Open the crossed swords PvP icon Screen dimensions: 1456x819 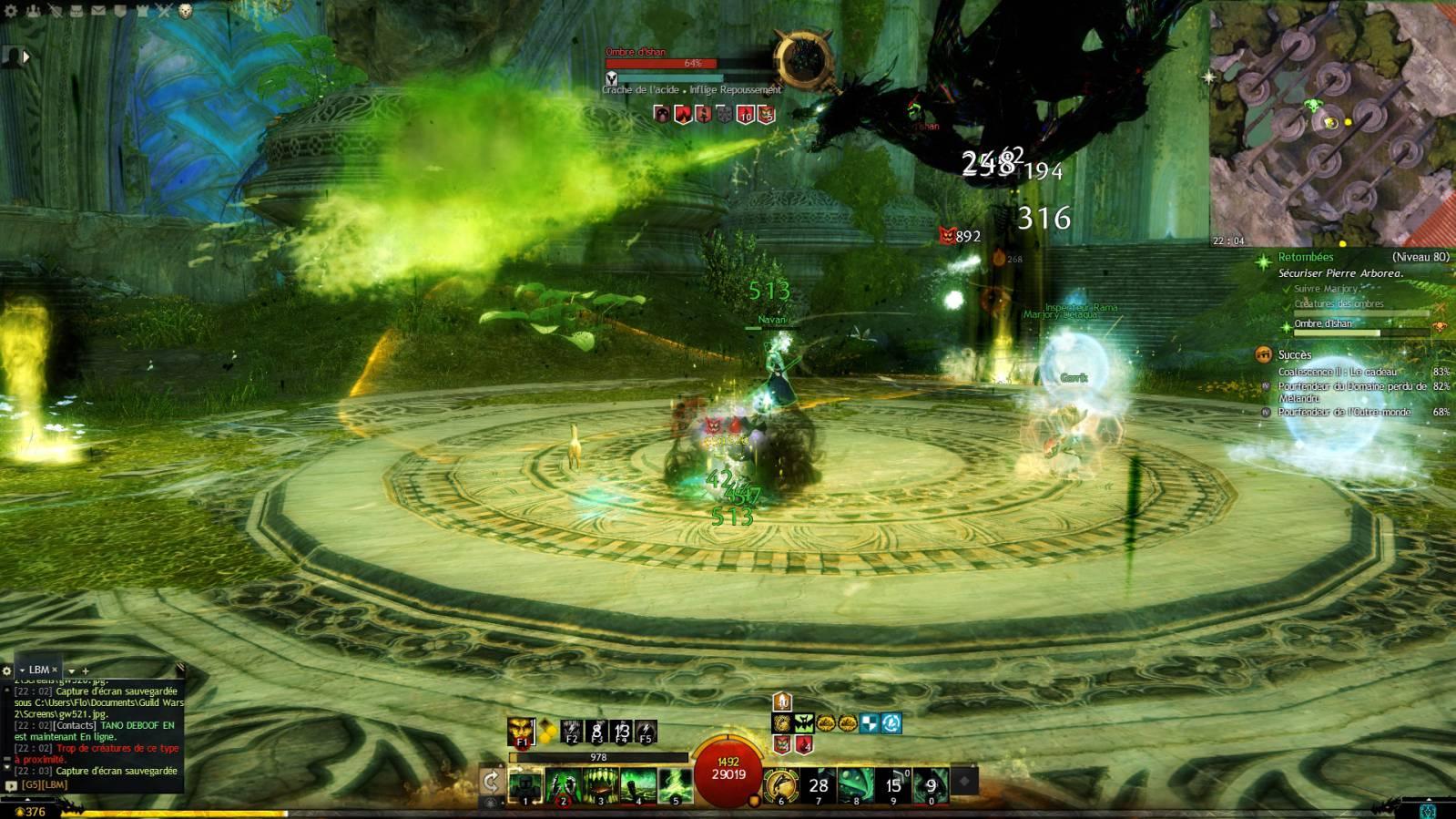(x=164, y=11)
